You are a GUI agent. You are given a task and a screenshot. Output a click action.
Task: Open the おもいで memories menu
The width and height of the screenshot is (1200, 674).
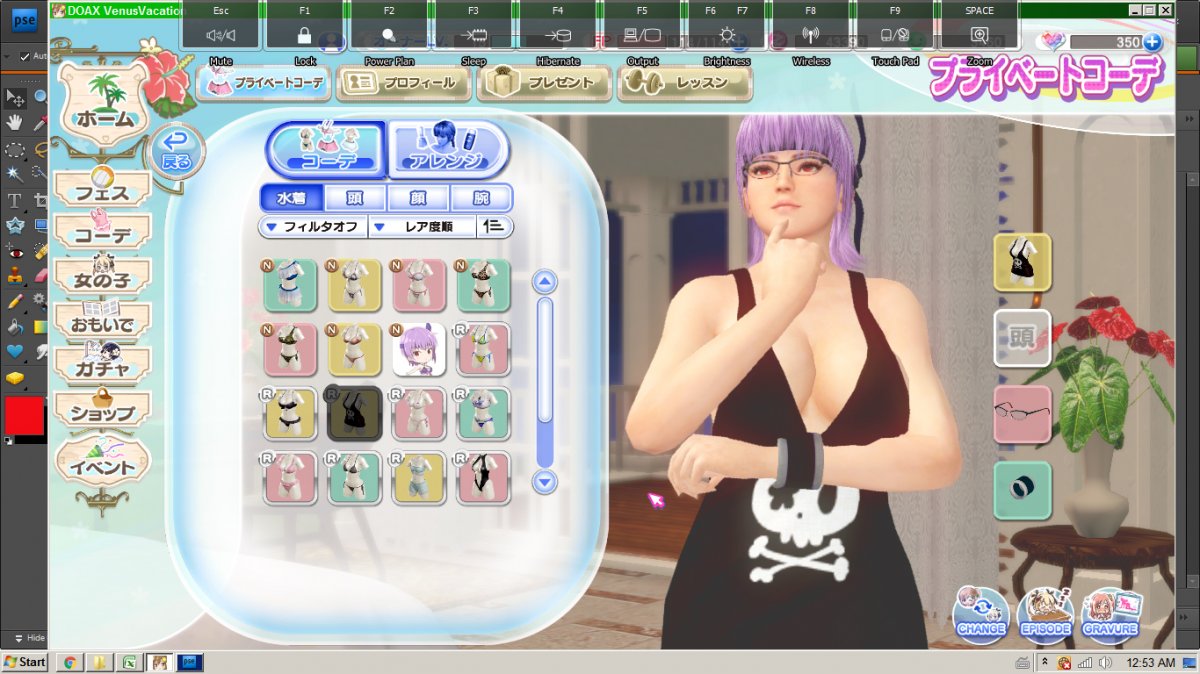(102, 322)
